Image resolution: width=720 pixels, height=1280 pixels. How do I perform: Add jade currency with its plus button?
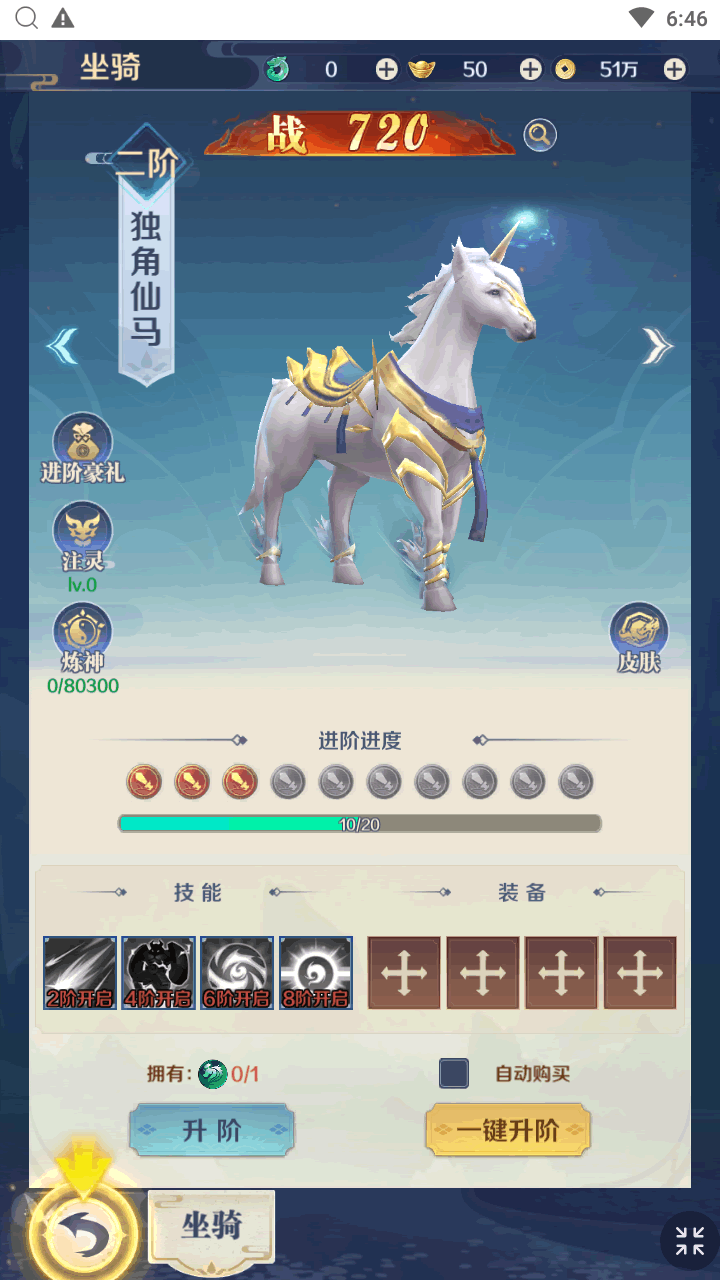click(x=386, y=69)
